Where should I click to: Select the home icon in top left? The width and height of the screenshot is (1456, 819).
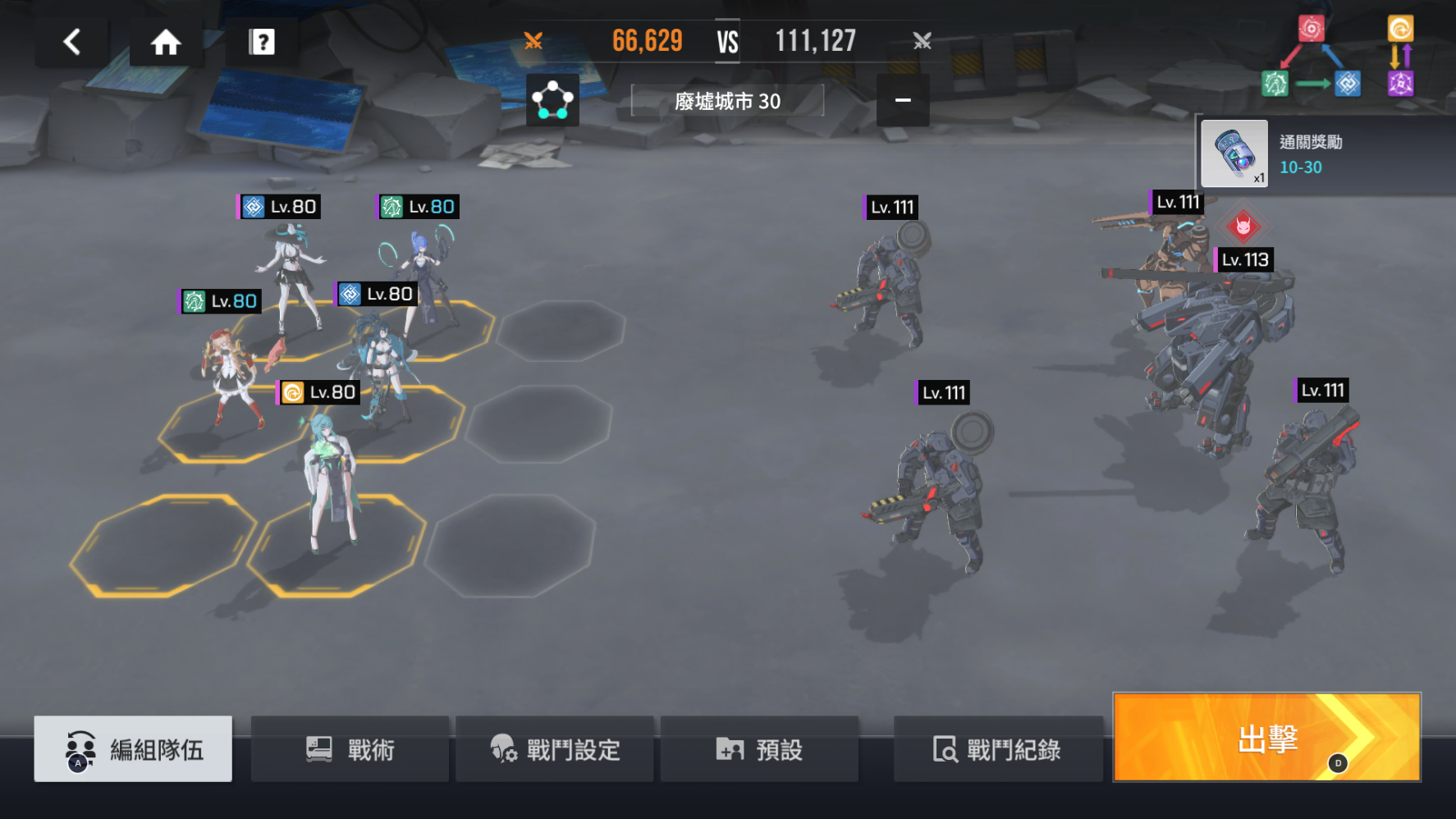(x=165, y=42)
